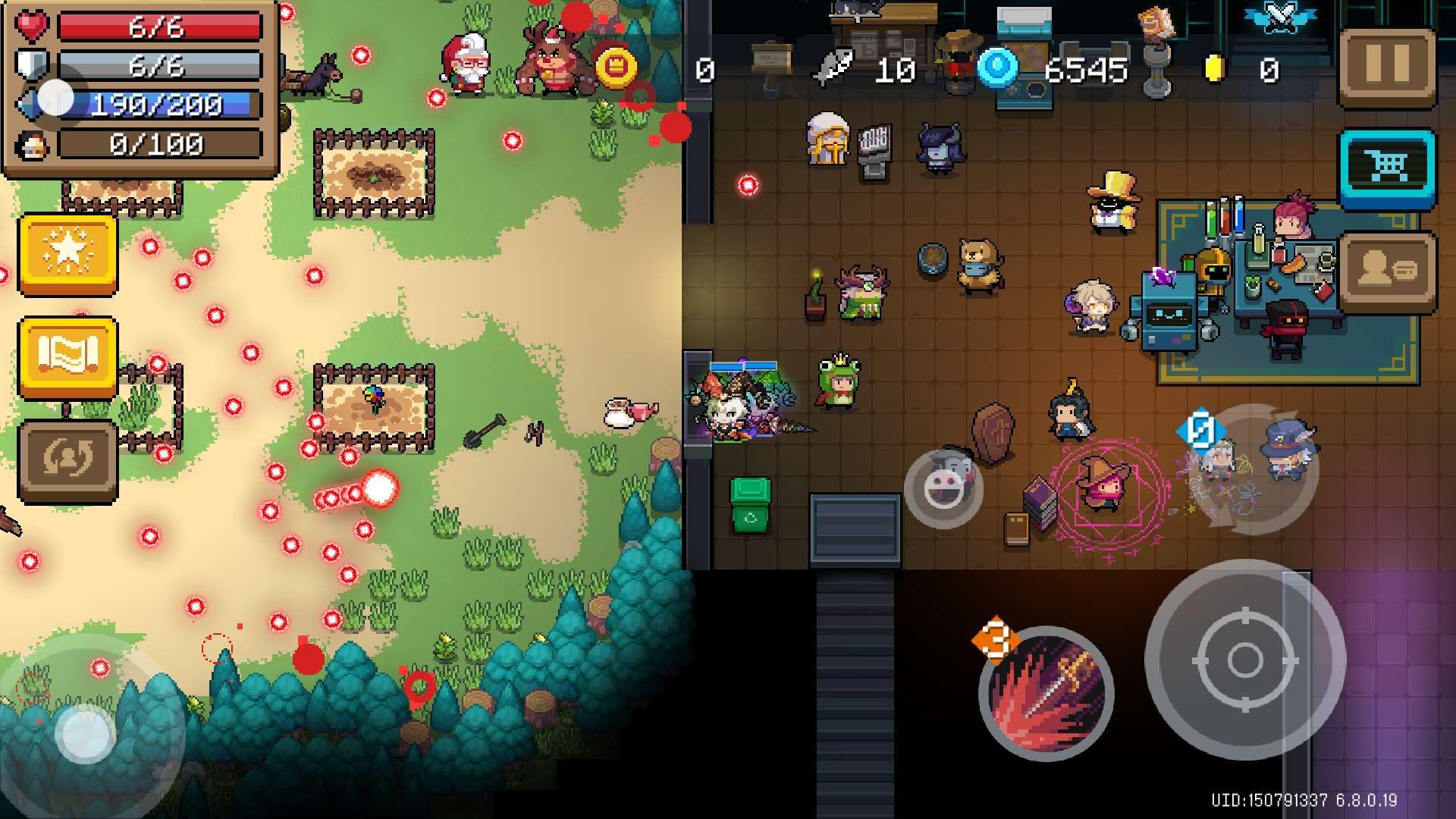Image resolution: width=1456 pixels, height=819 pixels.
Task: Open the yellow scroll map button
Action: pyautogui.click(x=67, y=357)
